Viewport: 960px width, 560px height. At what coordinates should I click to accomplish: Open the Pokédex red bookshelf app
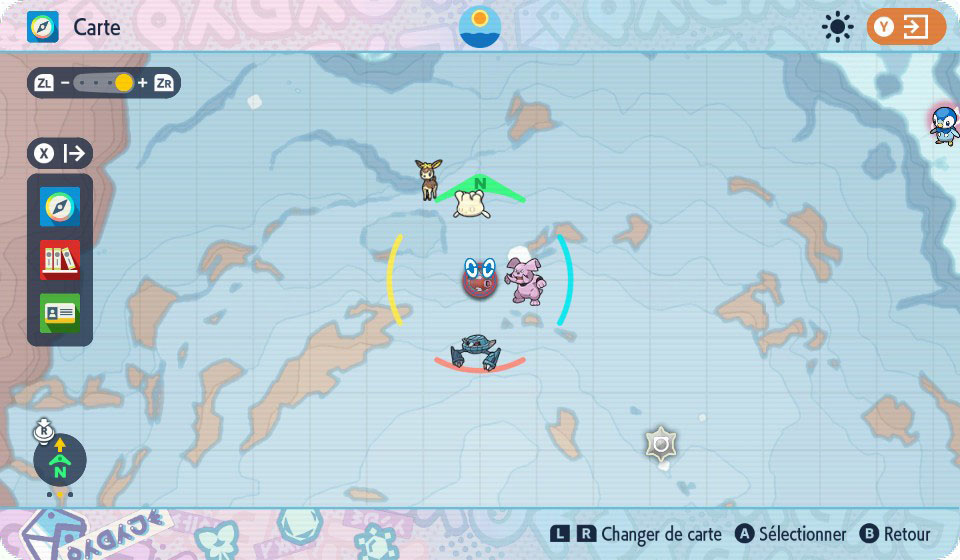60,260
